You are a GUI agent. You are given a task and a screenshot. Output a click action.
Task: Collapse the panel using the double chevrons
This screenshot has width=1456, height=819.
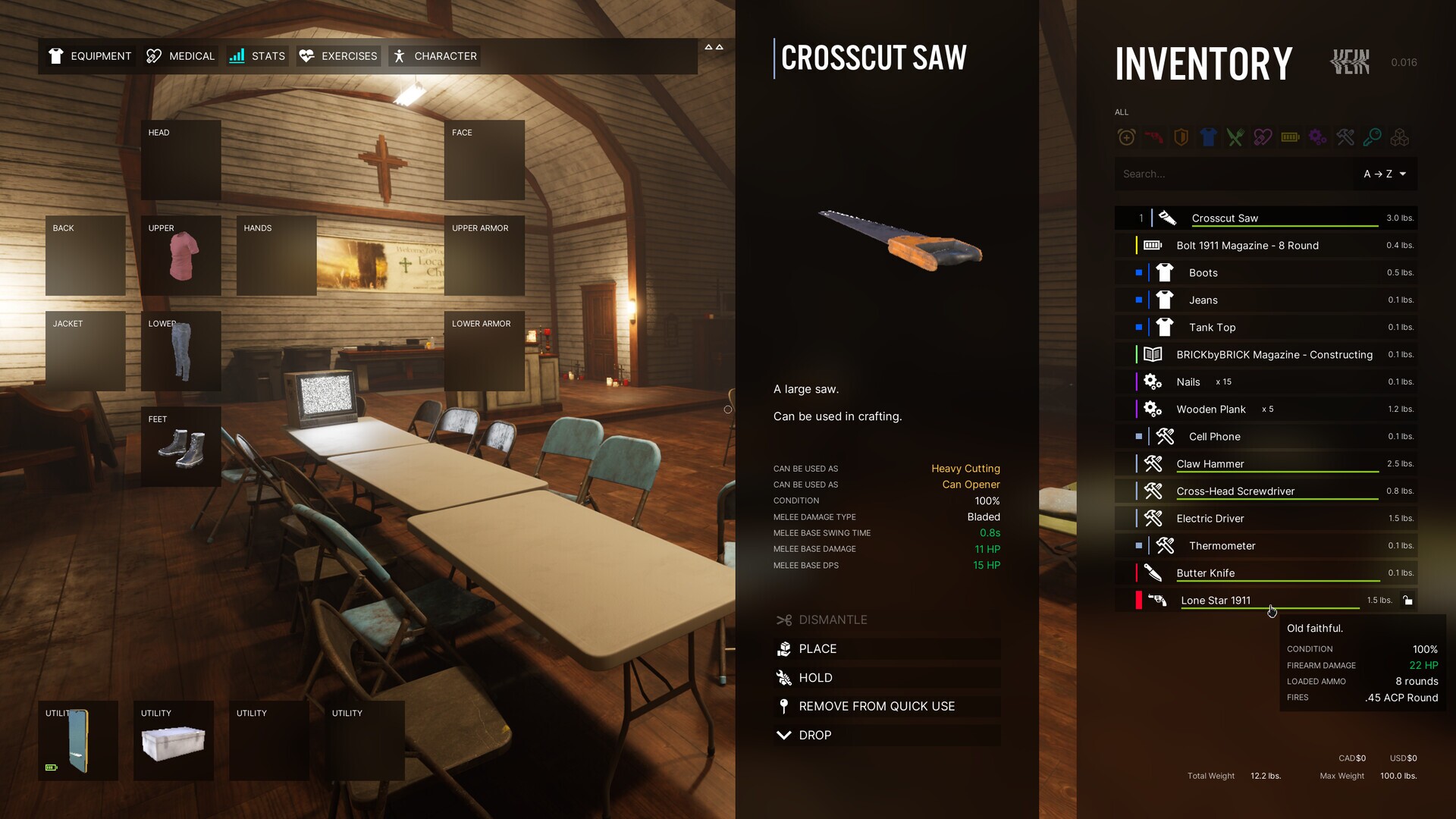click(714, 47)
